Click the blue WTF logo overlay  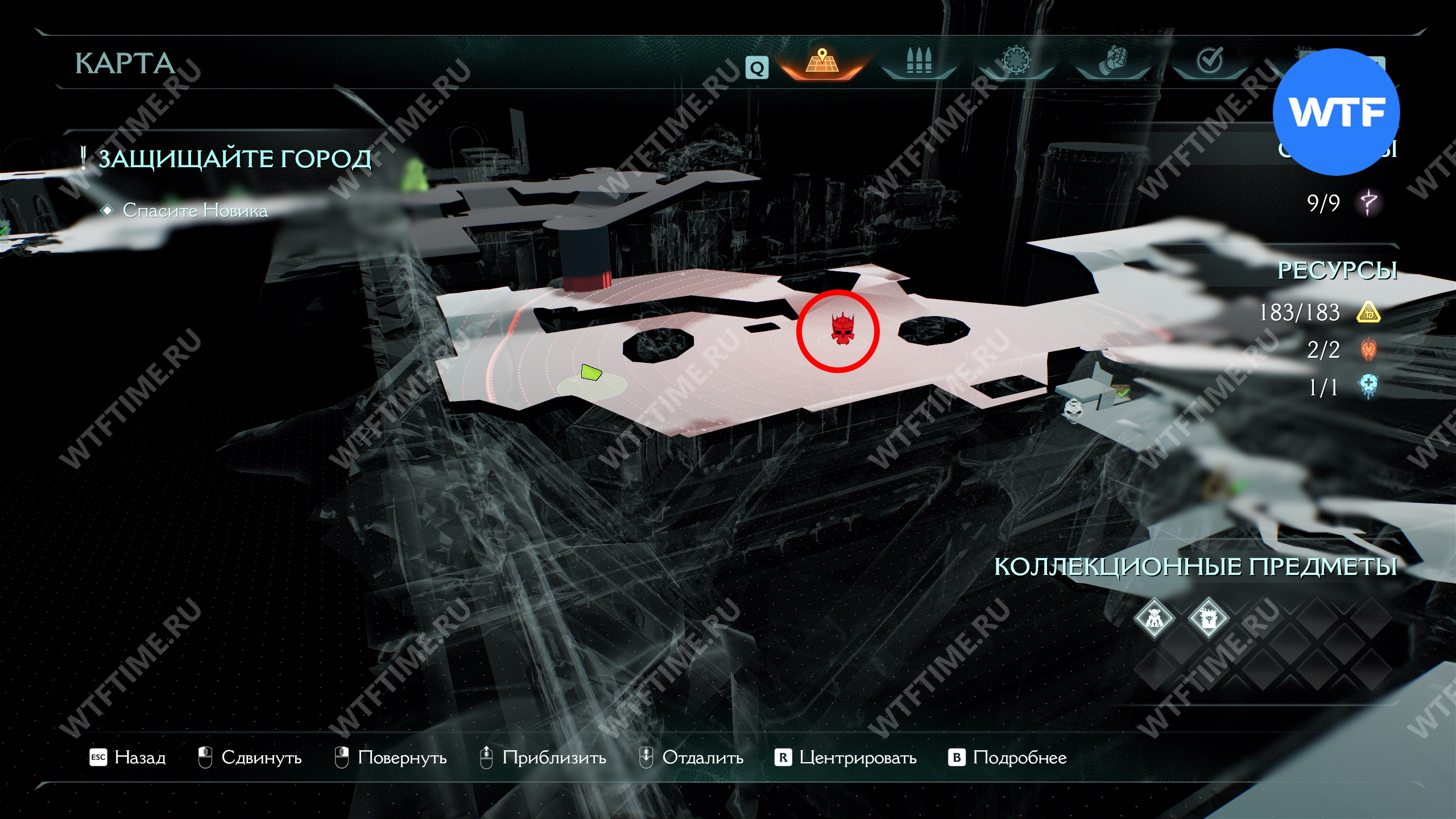click(1336, 112)
